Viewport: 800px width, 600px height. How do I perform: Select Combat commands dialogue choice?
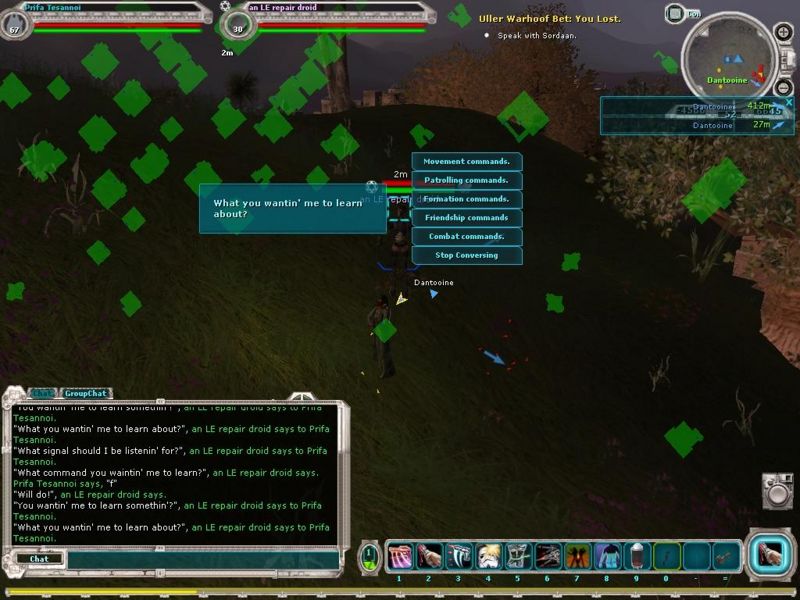coord(466,237)
